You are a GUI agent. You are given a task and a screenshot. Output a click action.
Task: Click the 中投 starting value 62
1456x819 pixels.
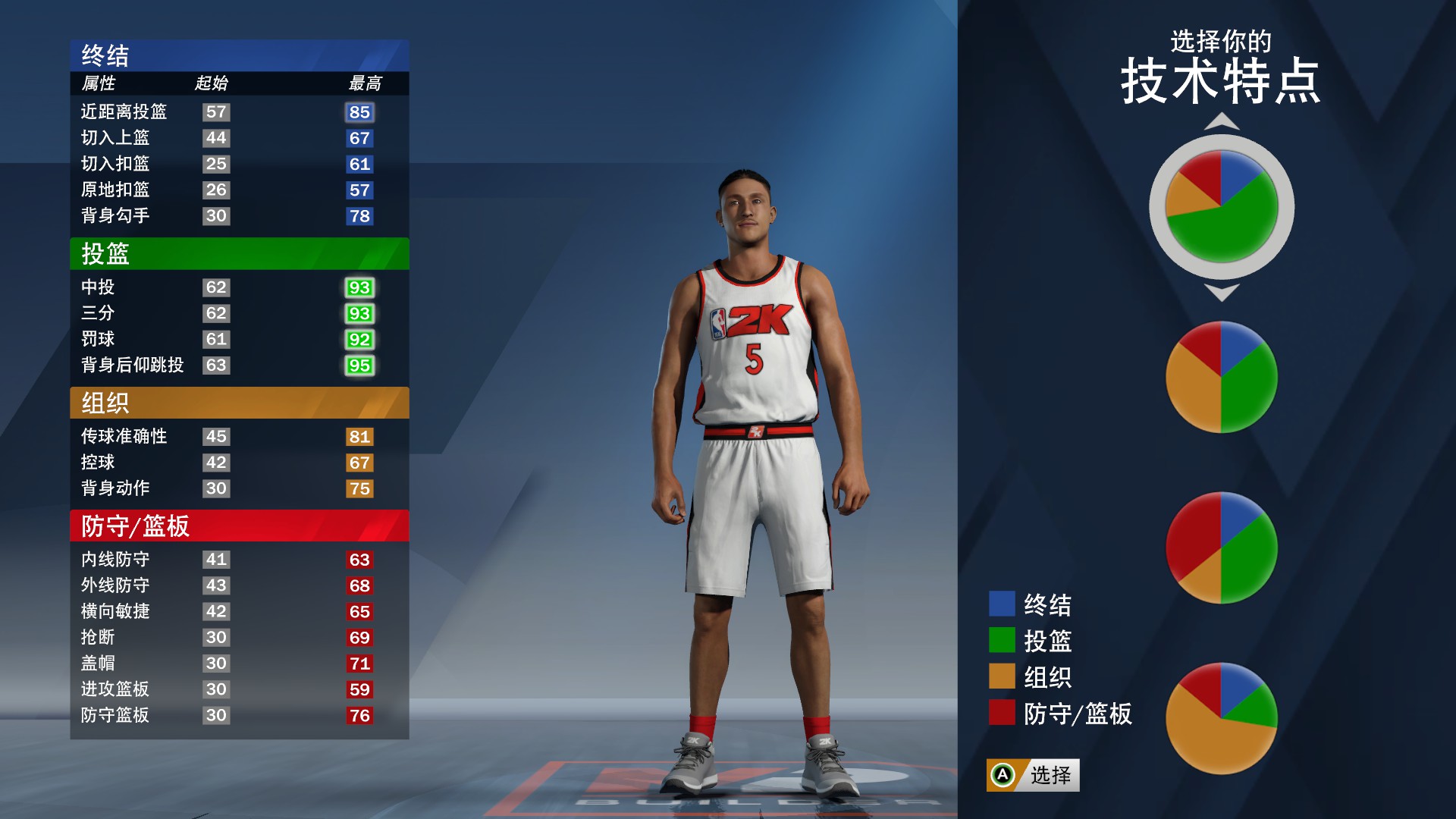pyautogui.click(x=215, y=287)
